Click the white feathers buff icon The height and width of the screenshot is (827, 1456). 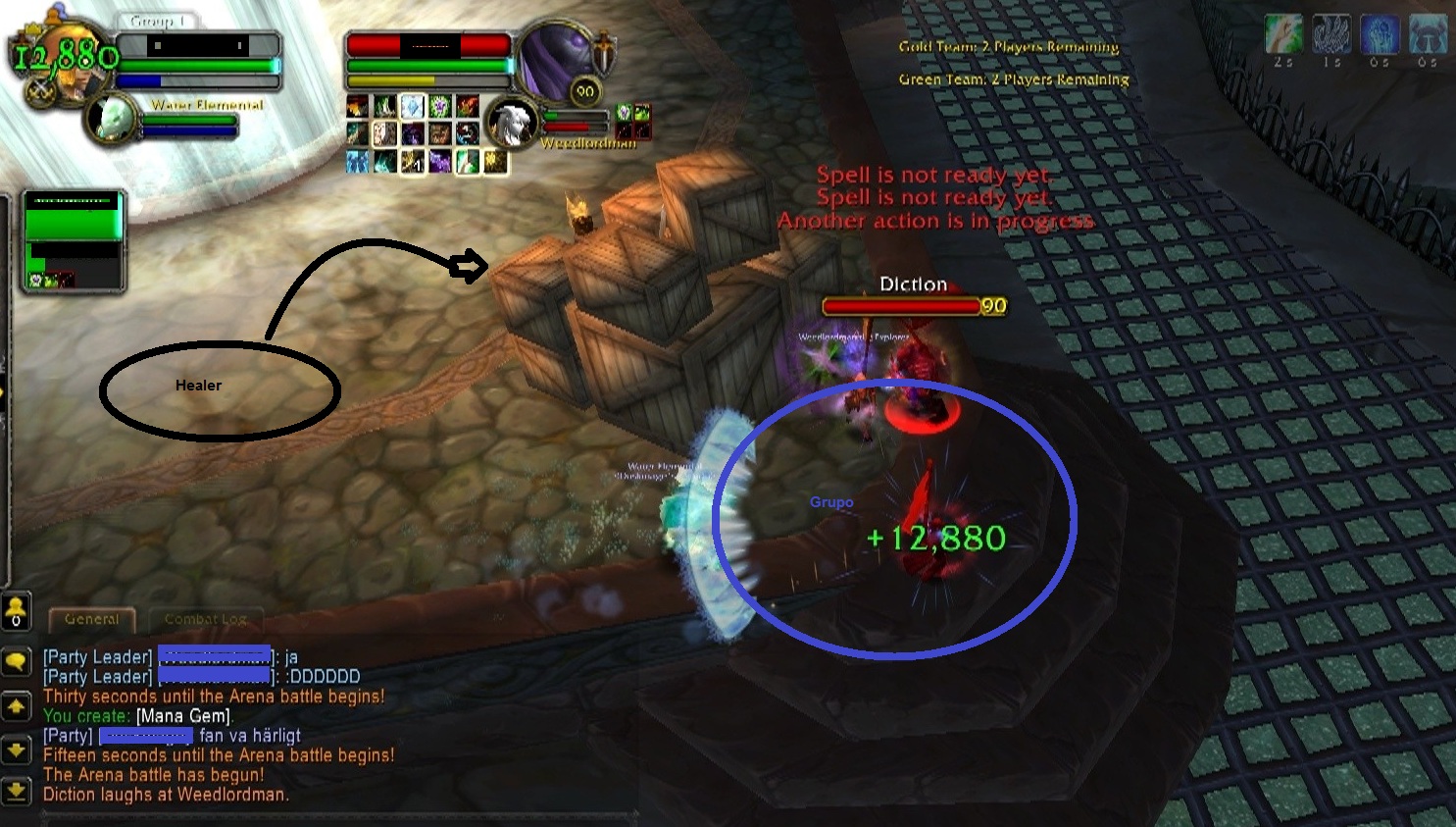(x=1331, y=34)
